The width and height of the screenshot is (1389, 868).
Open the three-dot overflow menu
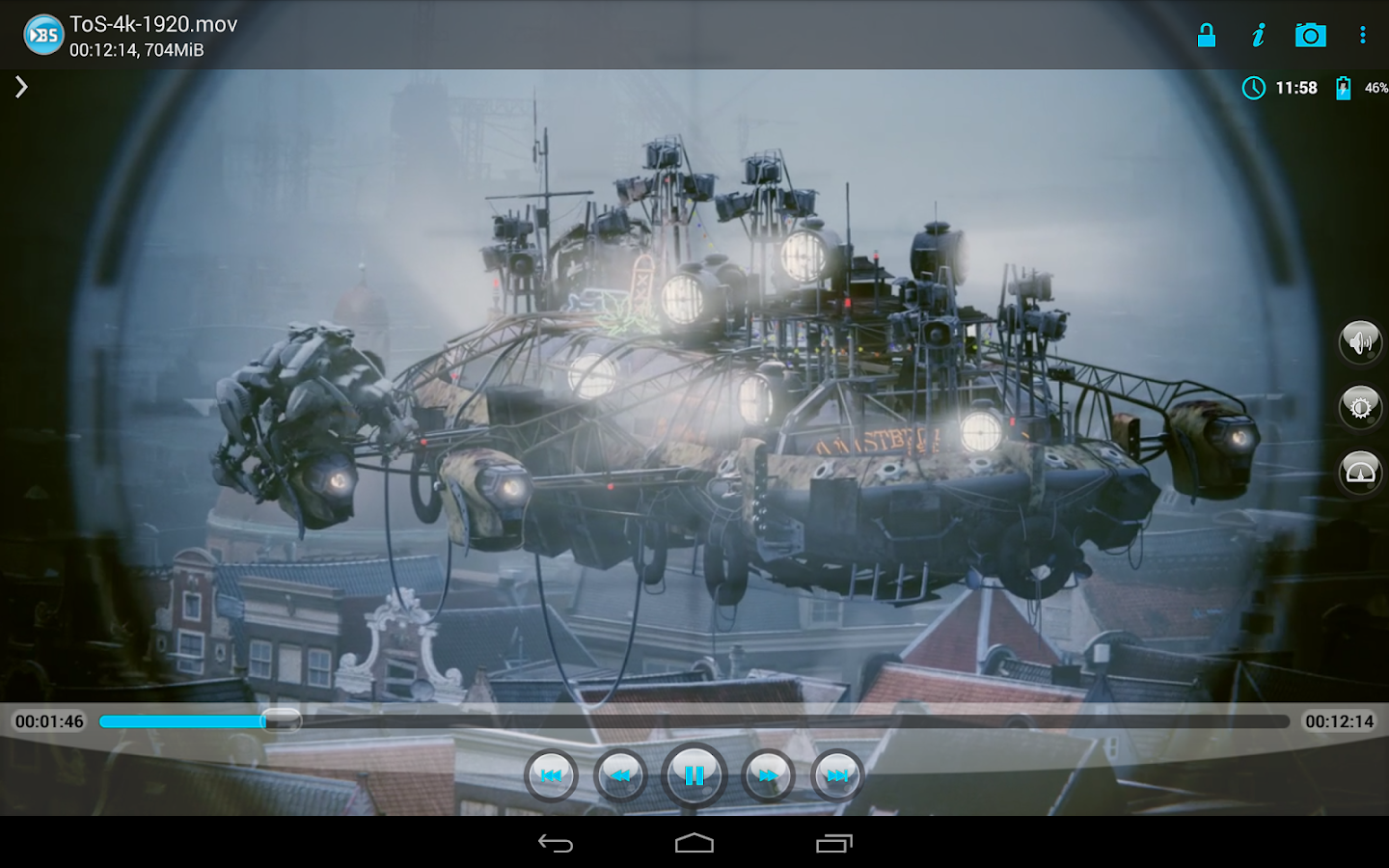pyautogui.click(x=1362, y=35)
